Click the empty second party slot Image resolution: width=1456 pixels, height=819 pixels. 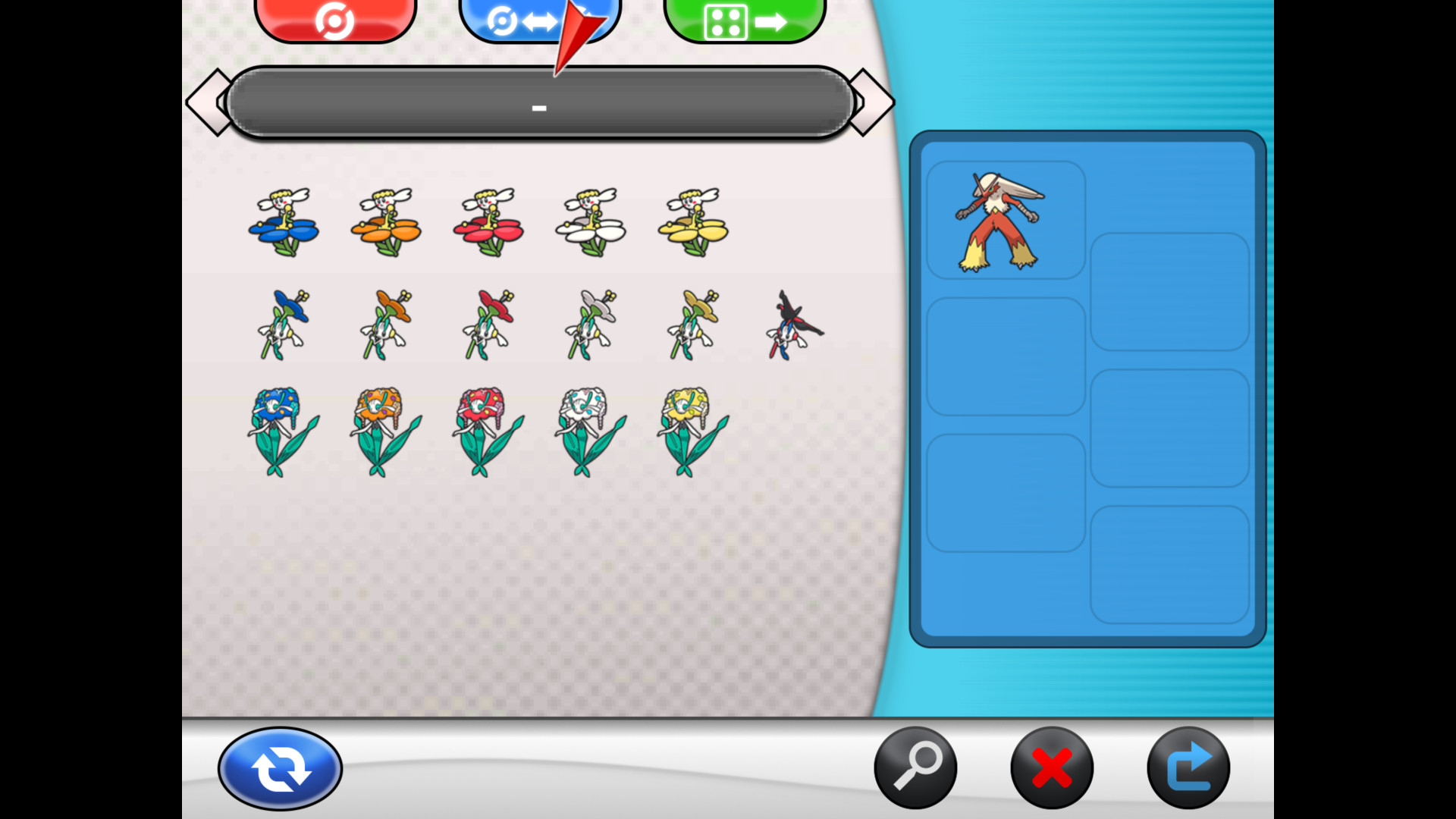click(1170, 292)
